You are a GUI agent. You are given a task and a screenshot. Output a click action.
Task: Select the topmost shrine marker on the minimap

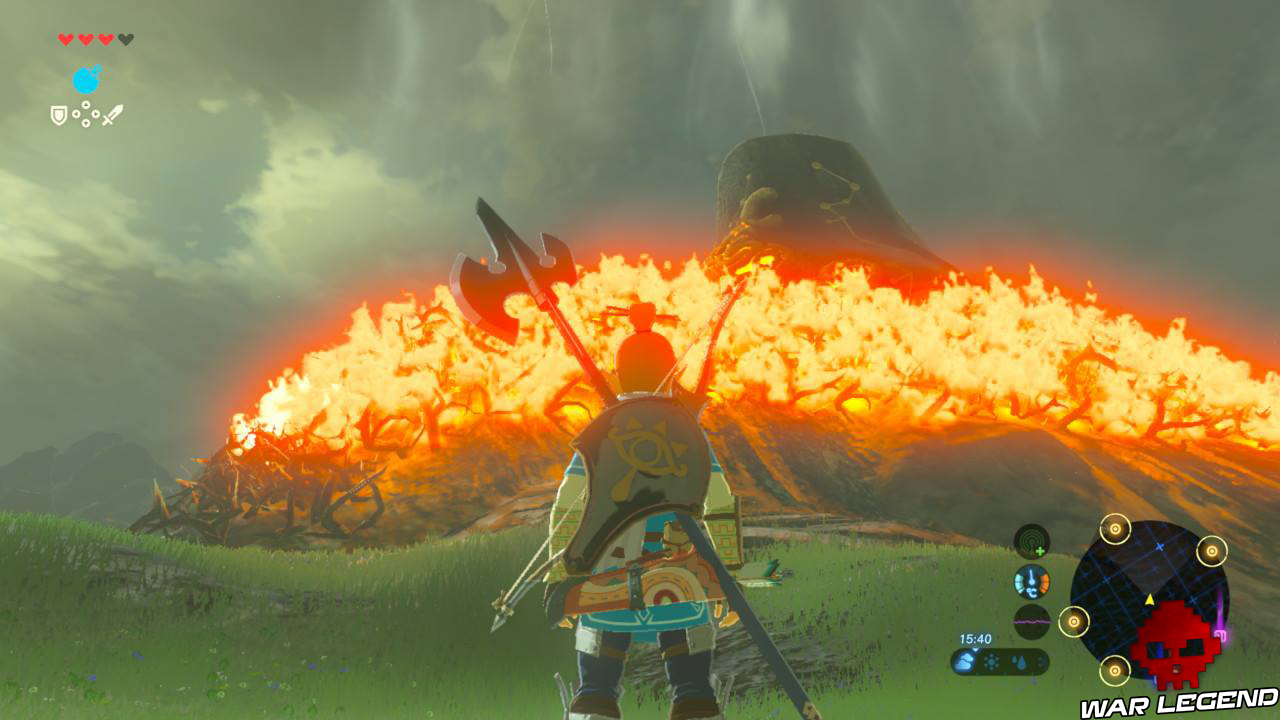[1116, 530]
